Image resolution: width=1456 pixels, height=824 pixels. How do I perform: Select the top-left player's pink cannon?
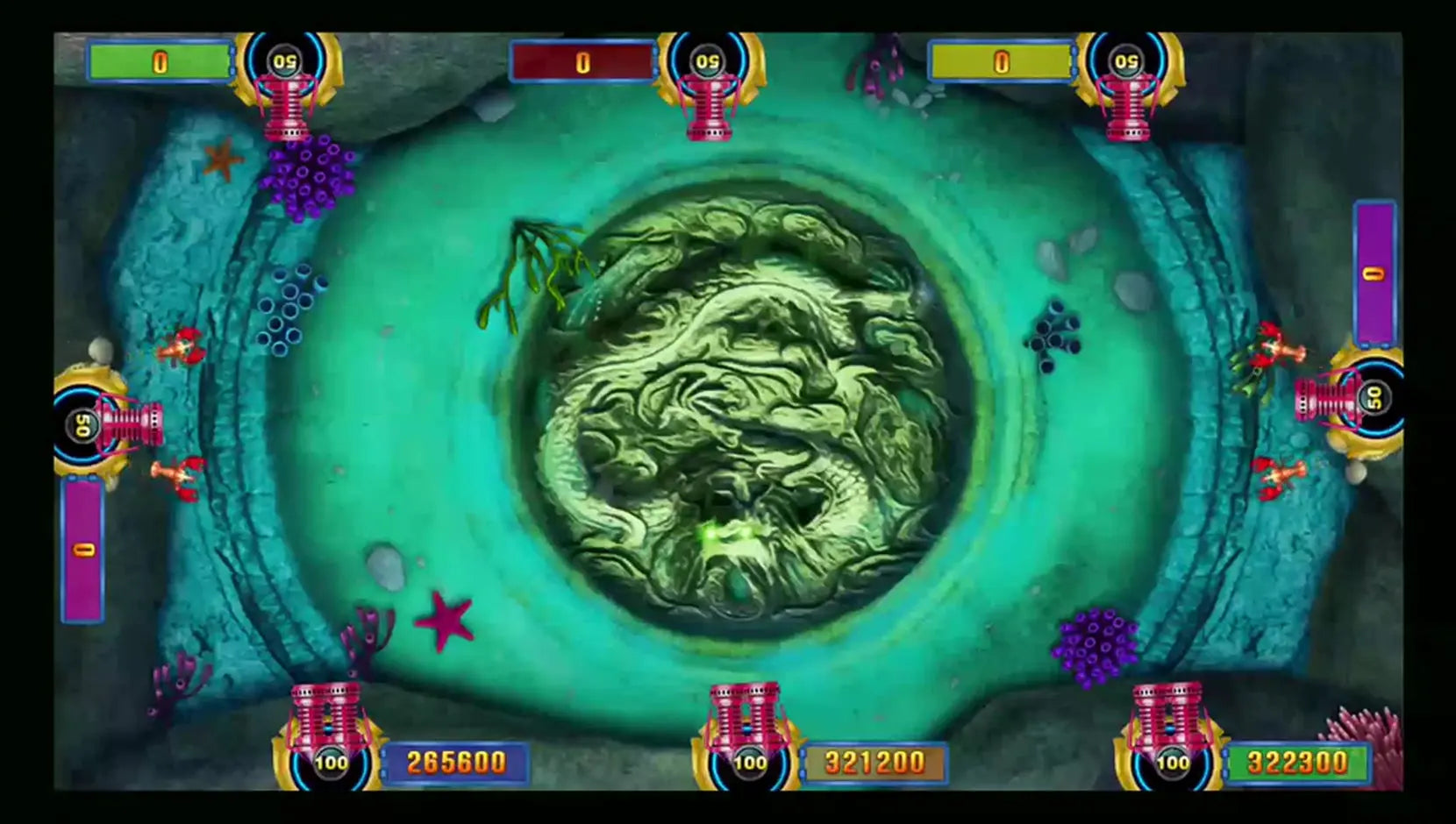285,110
